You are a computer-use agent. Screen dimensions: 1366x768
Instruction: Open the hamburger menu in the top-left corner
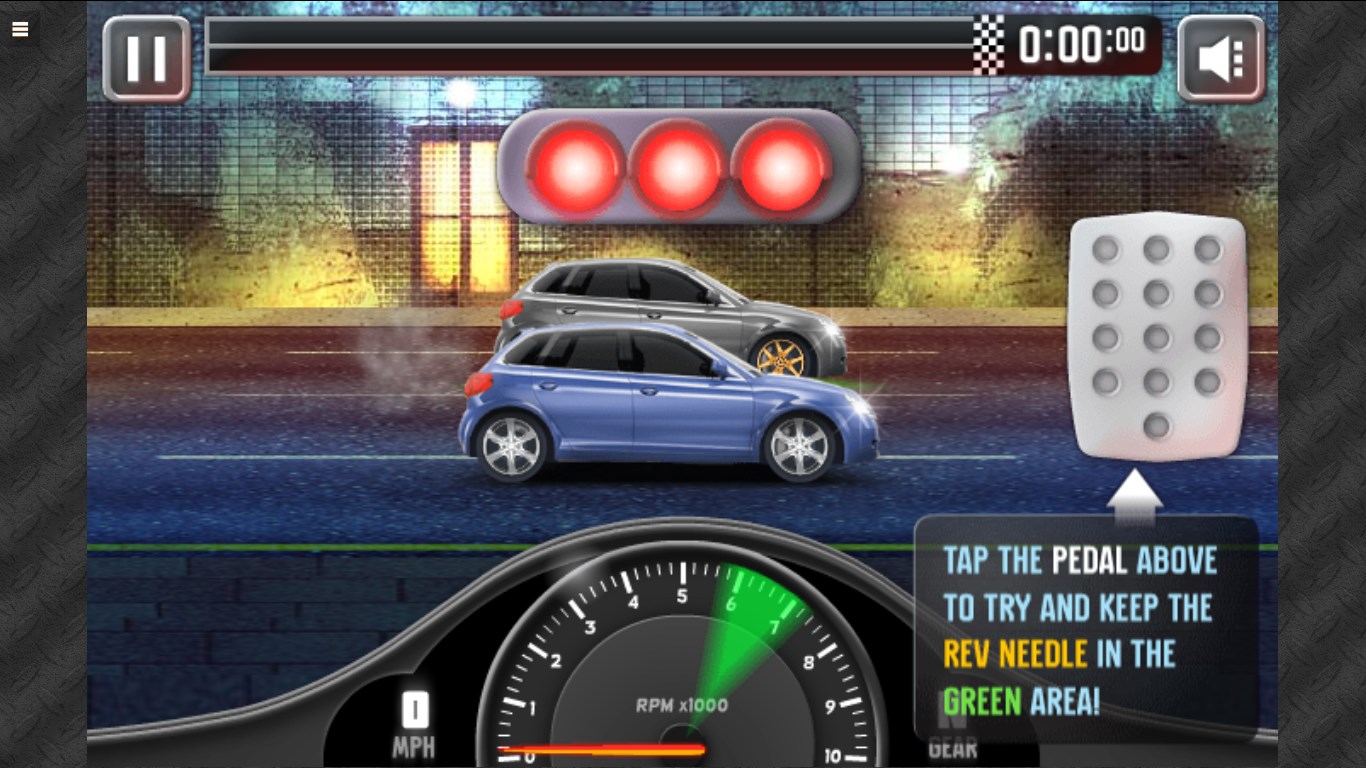click(20, 29)
